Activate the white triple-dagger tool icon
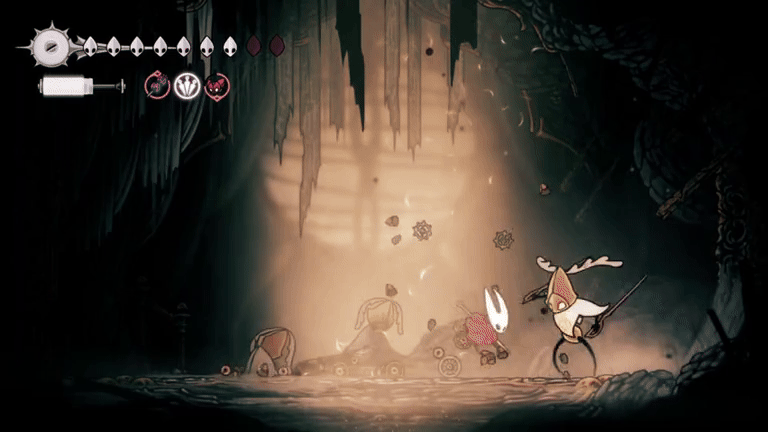Image resolution: width=768 pixels, height=432 pixels. 186,87
